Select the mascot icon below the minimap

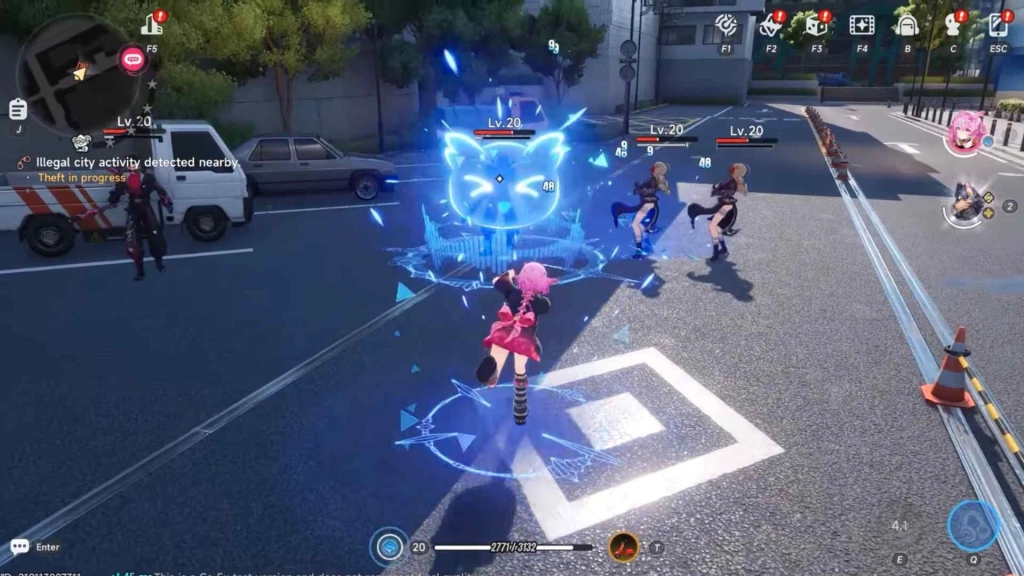82,143
